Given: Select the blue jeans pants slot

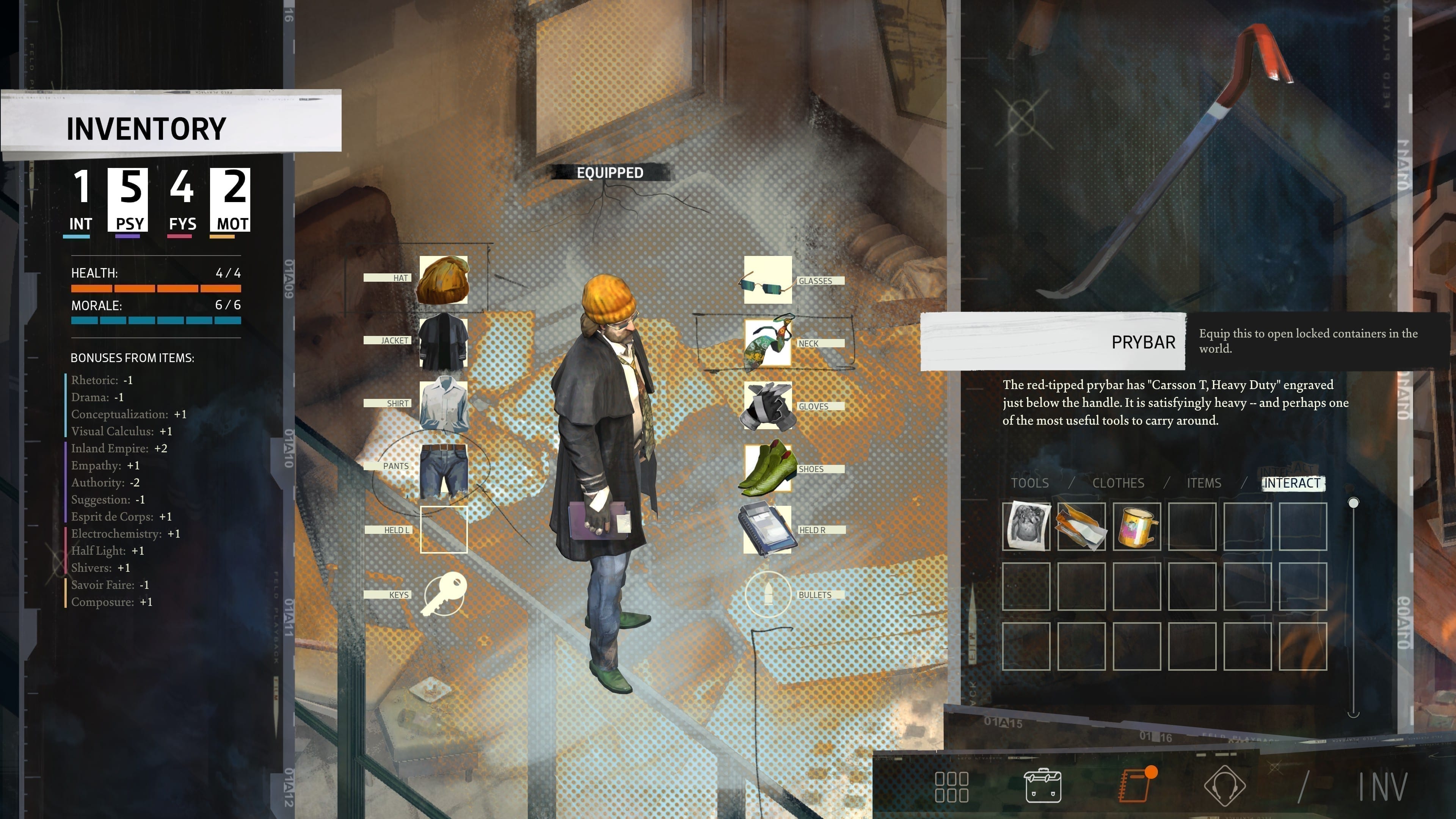Looking at the screenshot, I should [x=444, y=470].
